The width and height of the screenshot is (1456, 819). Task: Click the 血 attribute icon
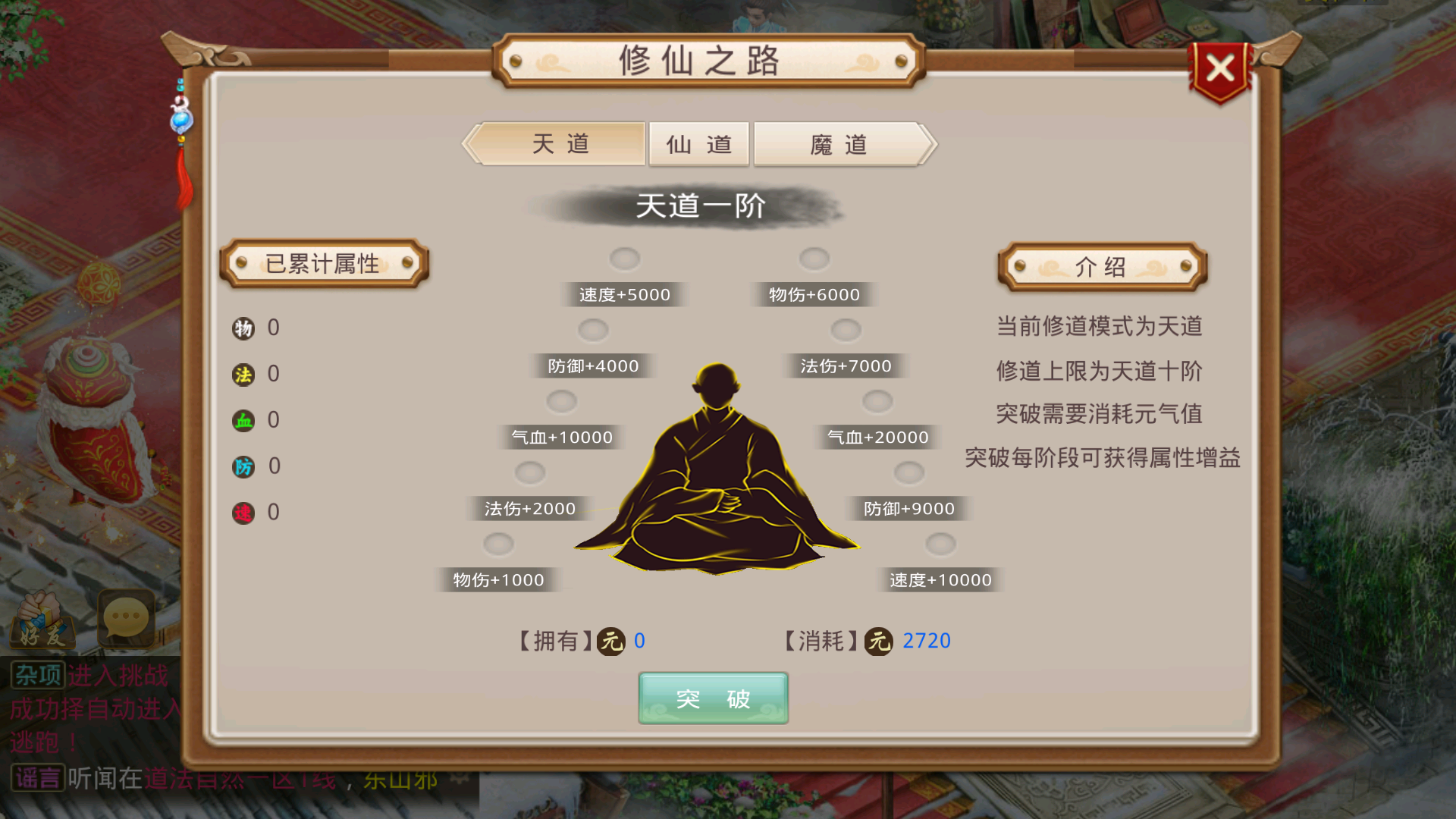pyautogui.click(x=242, y=420)
